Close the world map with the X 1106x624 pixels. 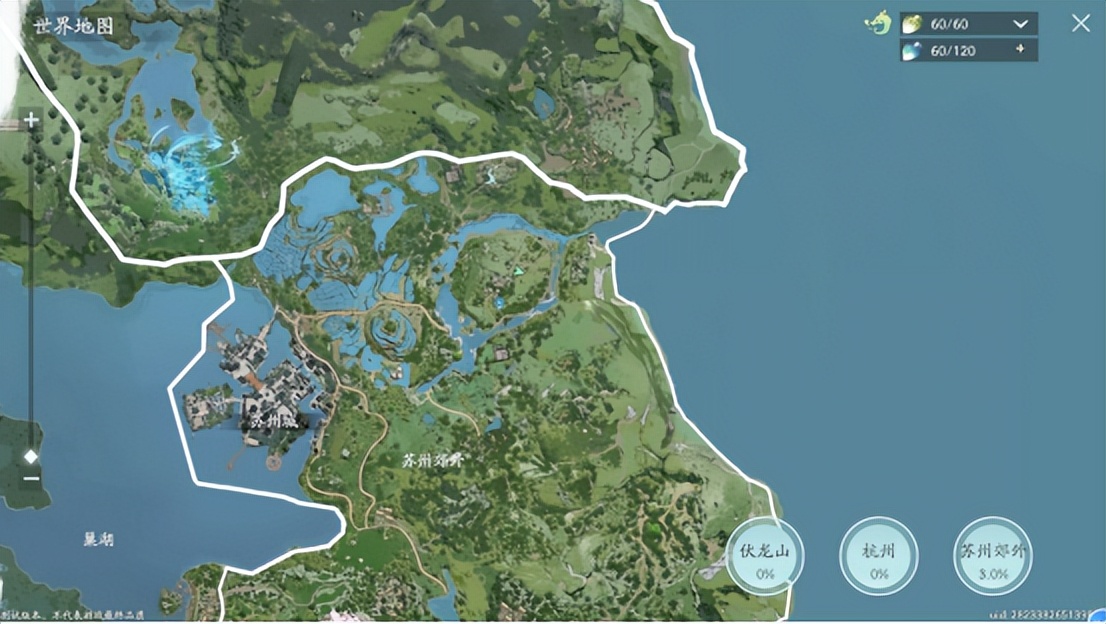coord(1081,23)
